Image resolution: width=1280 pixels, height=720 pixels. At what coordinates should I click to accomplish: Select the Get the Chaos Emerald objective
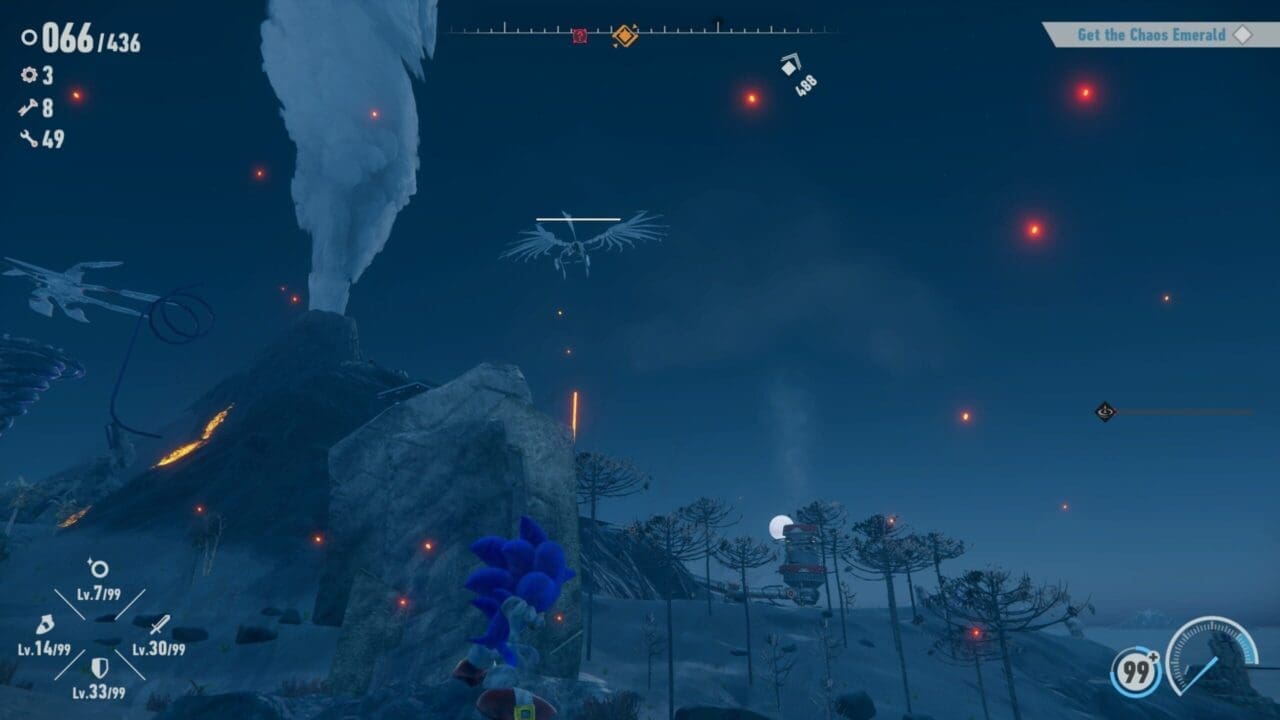[1151, 35]
